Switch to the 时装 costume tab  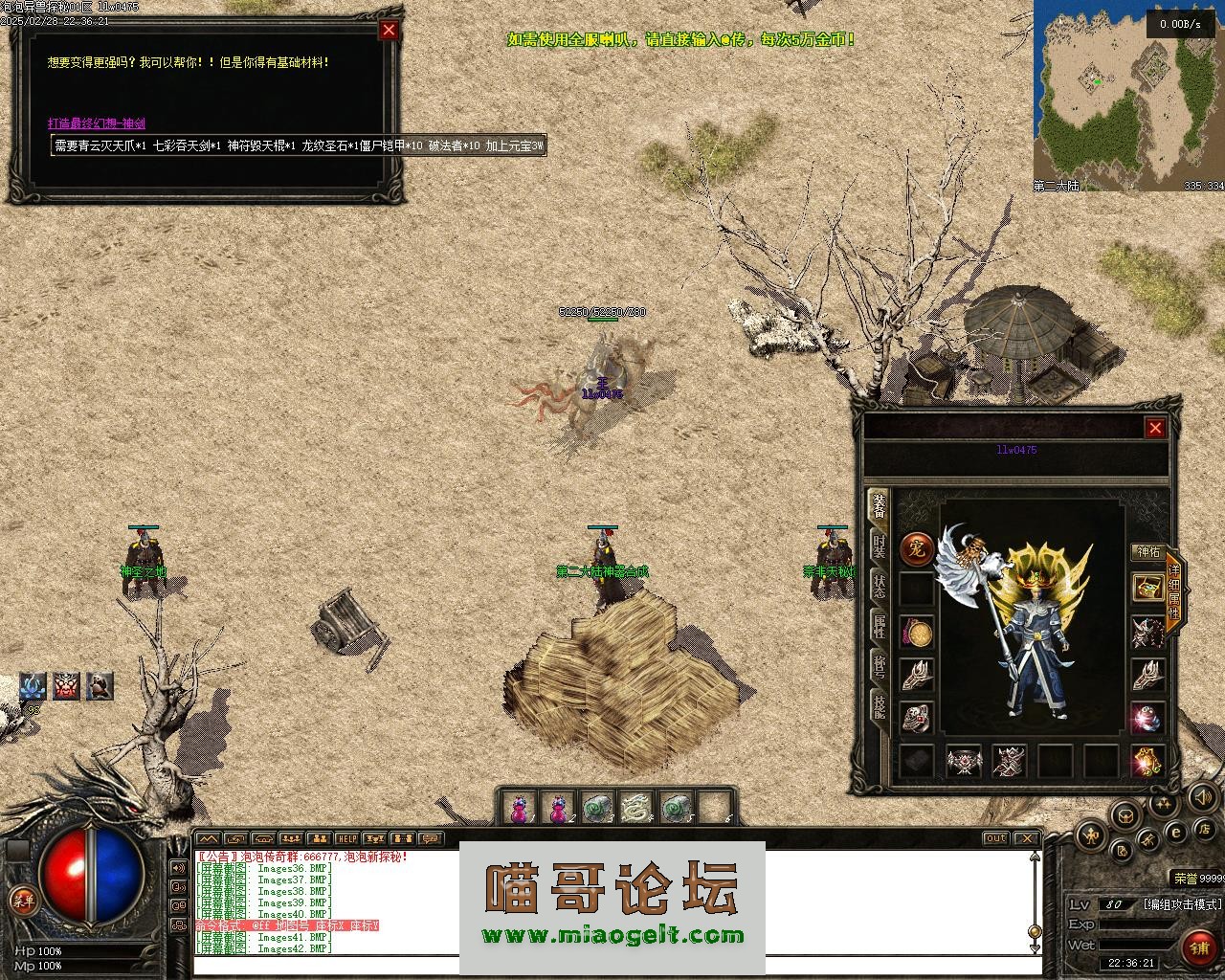(878, 546)
